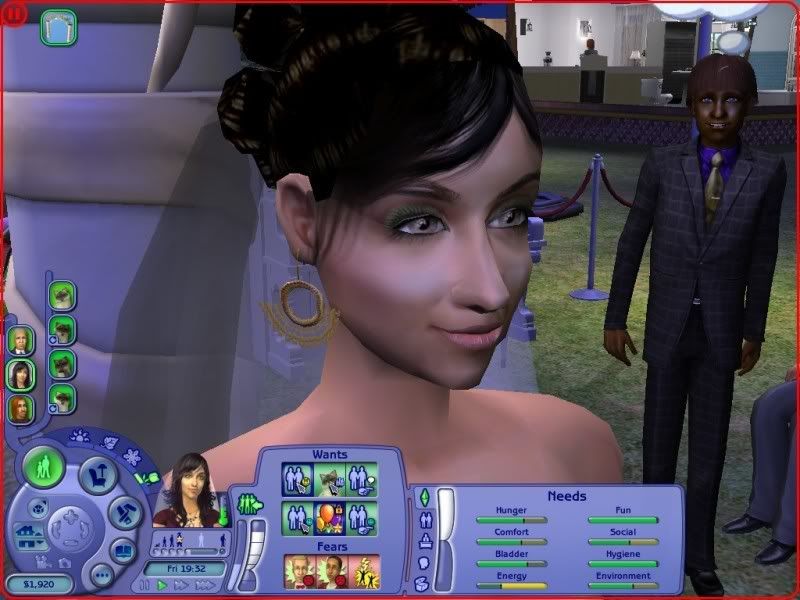Switch to the red-haired Sim household portrait
The image size is (800, 600).
point(20,408)
